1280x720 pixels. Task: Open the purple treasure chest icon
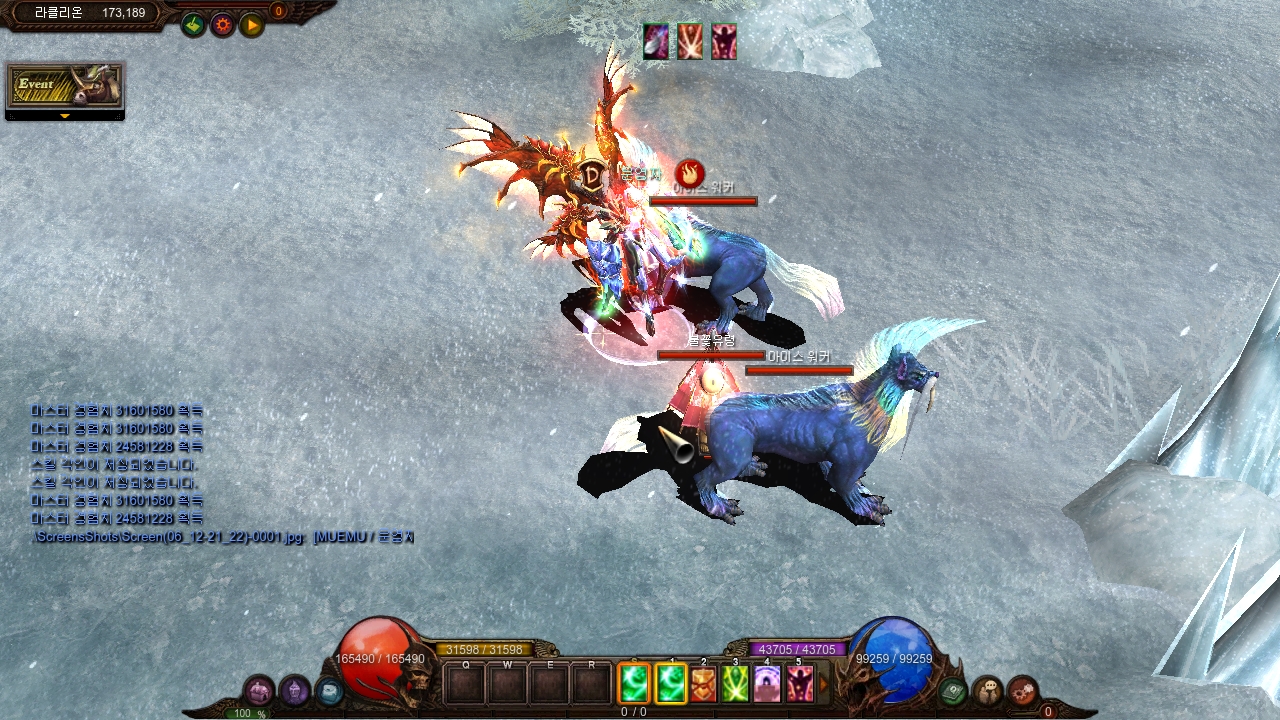click(259, 690)
